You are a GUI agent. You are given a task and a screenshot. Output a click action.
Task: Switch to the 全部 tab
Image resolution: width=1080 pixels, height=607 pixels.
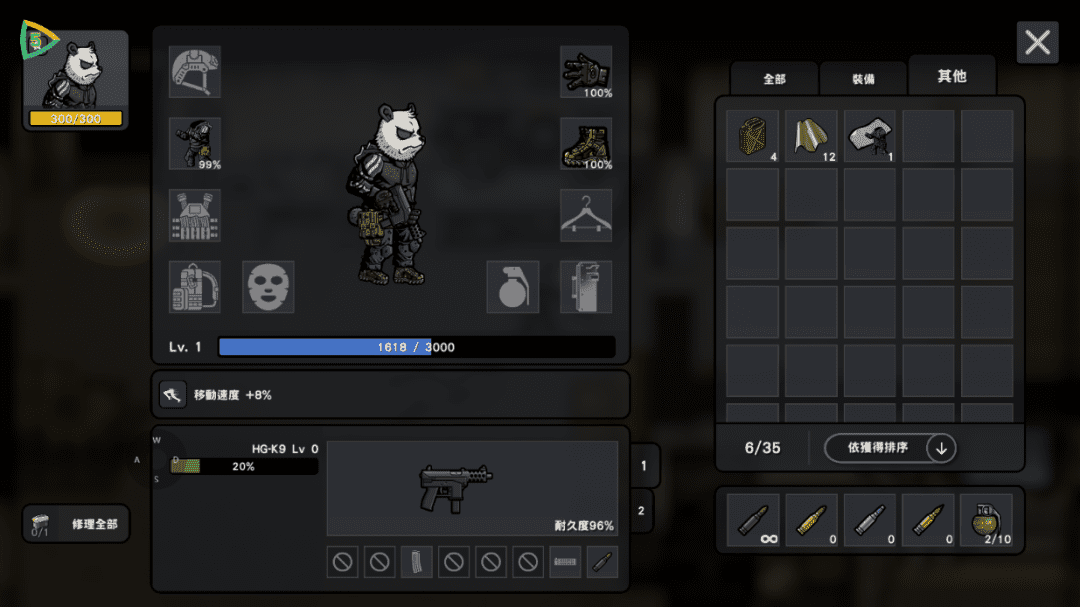click(774, 79)
